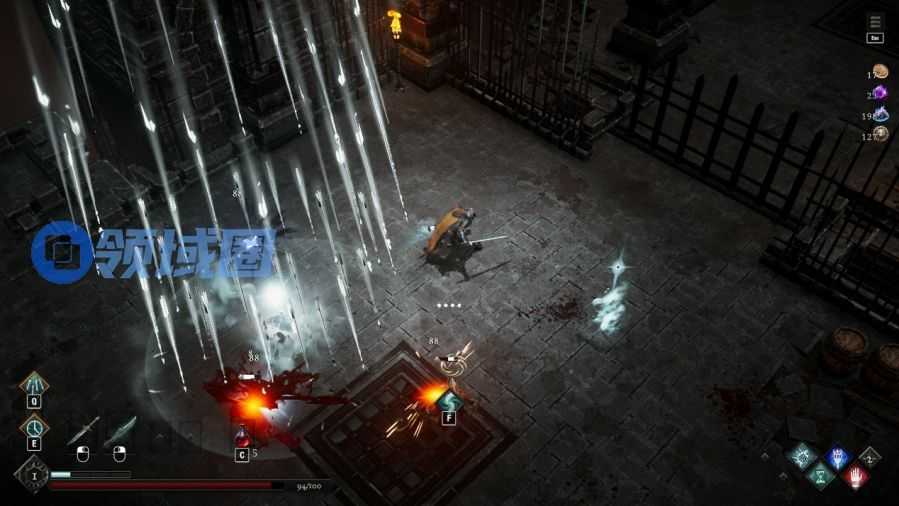Activate the red hand skill diamond
Viewport: 899px width, 506px height.
point(855,476)
